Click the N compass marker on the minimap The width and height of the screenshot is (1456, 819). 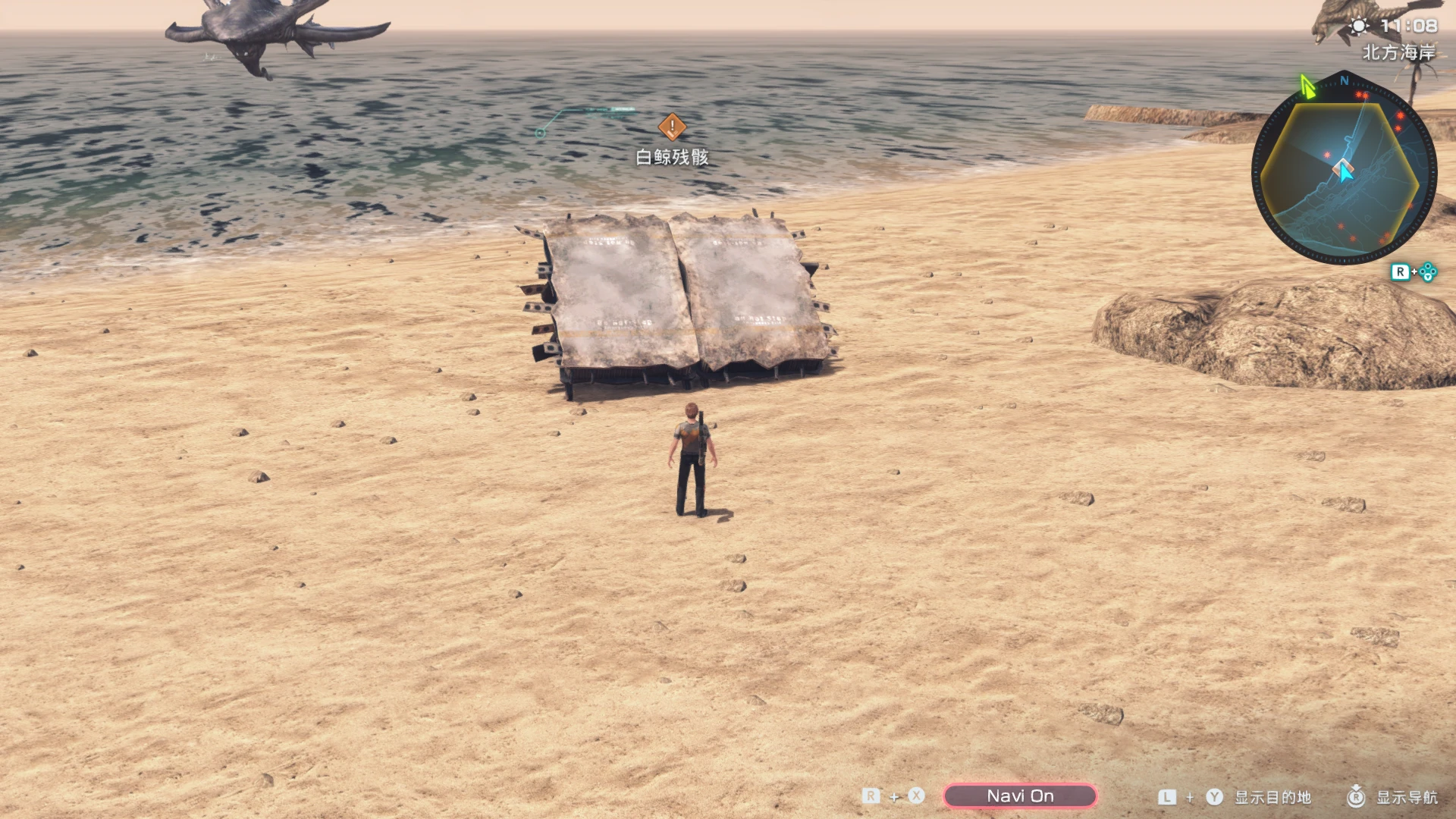click(1343, 80)
